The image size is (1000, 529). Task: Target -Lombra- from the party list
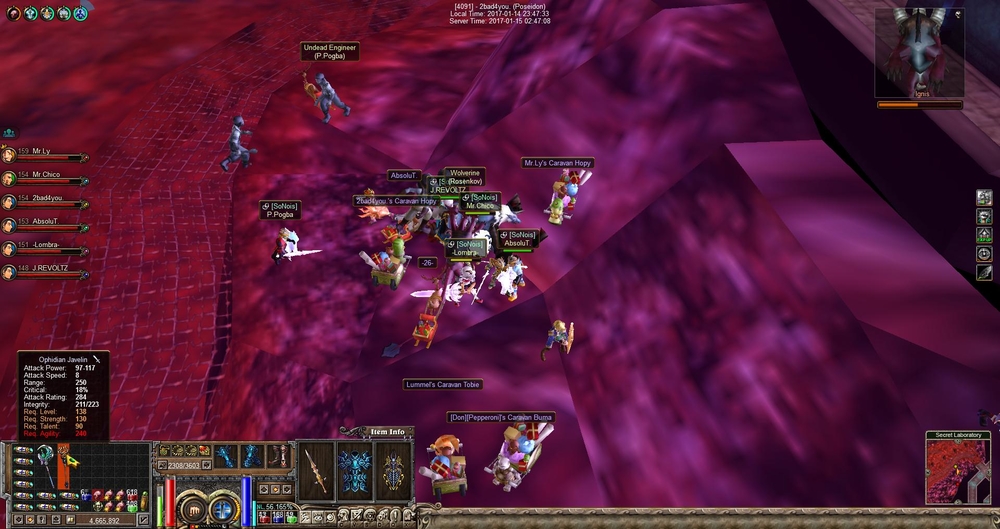[44, 245]
